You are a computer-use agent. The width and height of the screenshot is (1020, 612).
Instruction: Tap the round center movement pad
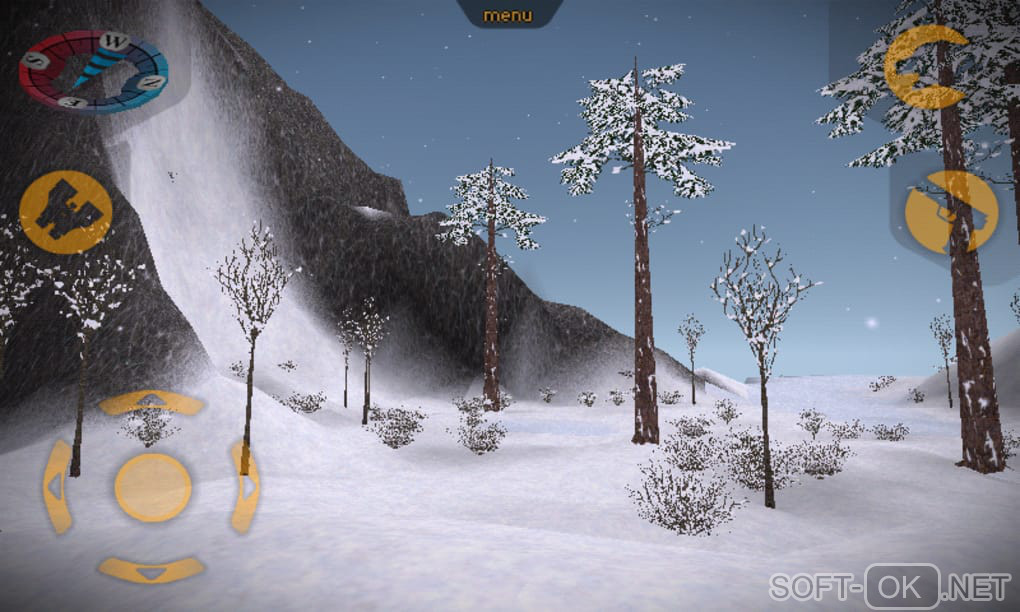152,487
